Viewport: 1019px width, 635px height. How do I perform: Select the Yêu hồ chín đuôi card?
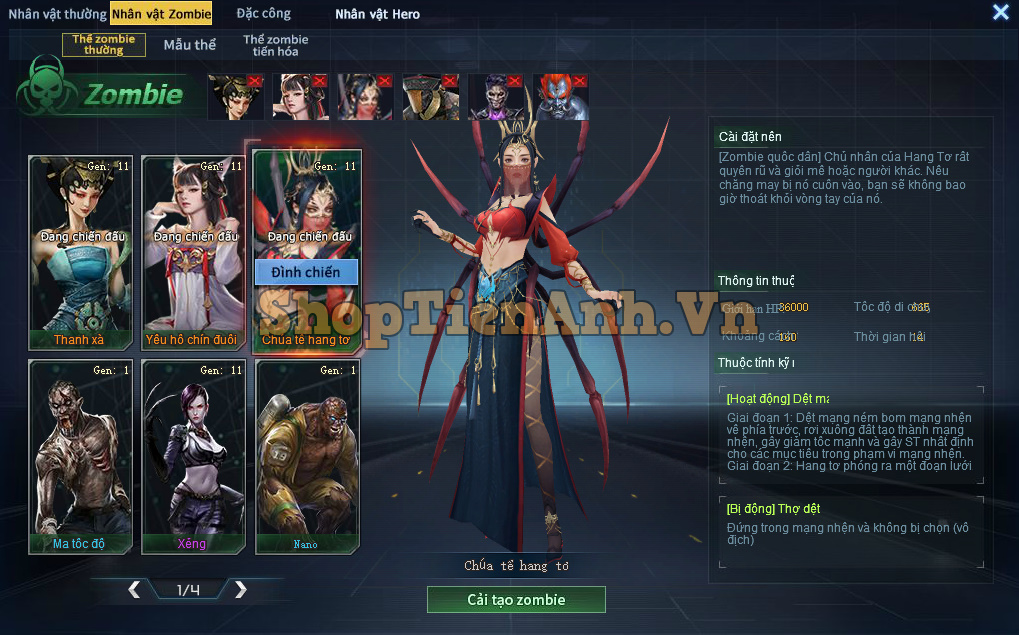[194, 250]
